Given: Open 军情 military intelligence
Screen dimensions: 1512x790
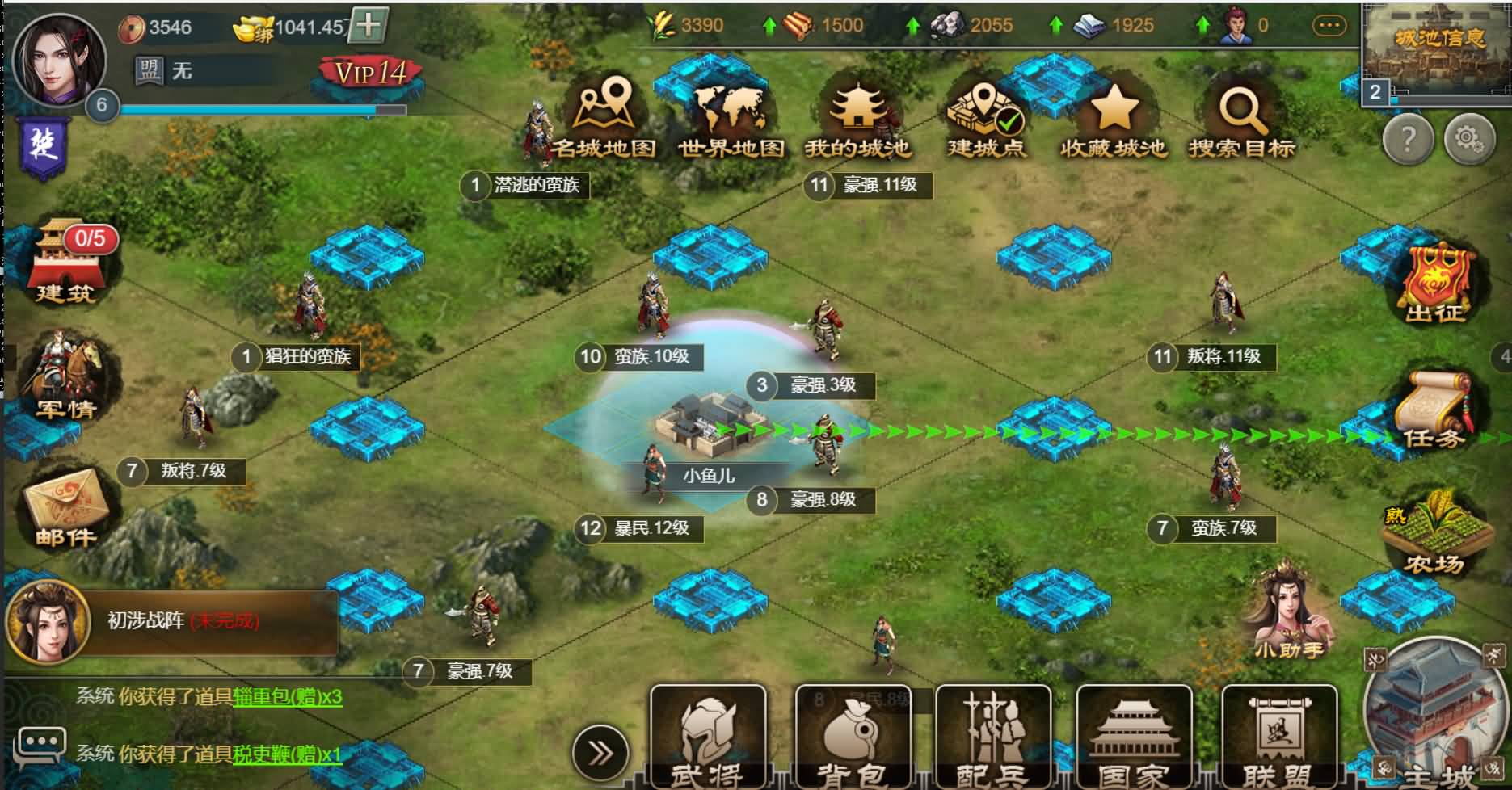Looking at the screenshot, I should (66, 378).
